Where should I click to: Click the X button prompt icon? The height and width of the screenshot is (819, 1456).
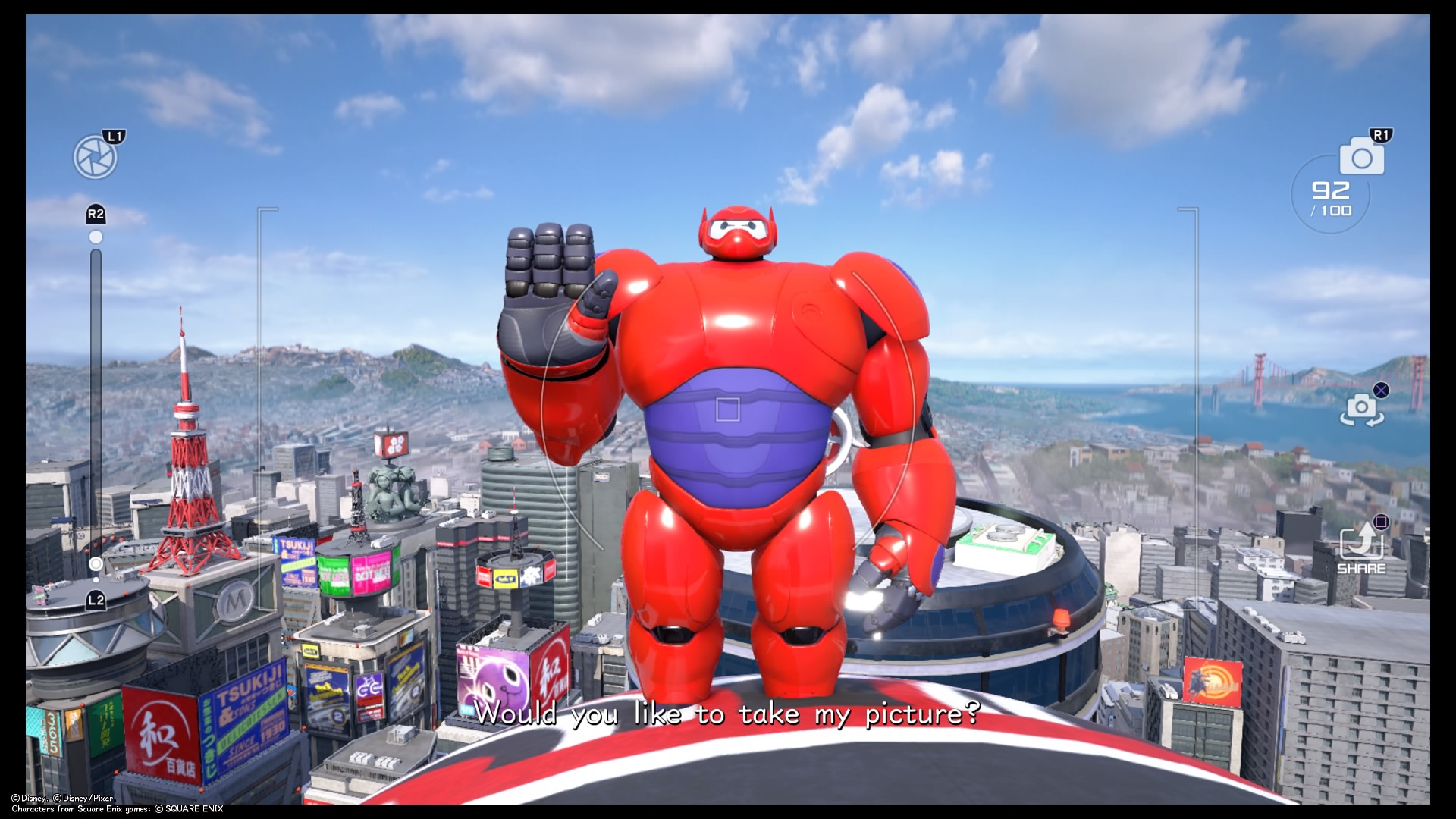click(1380, 390)
